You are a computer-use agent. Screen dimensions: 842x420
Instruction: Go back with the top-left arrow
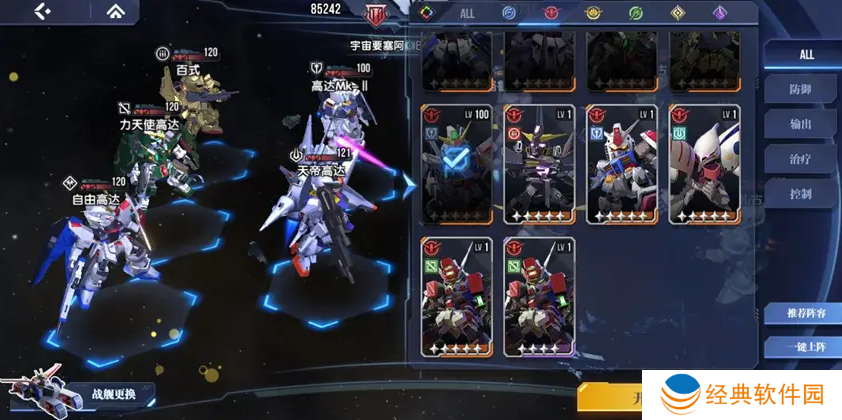pyautogui.click(x=42, y=12)
